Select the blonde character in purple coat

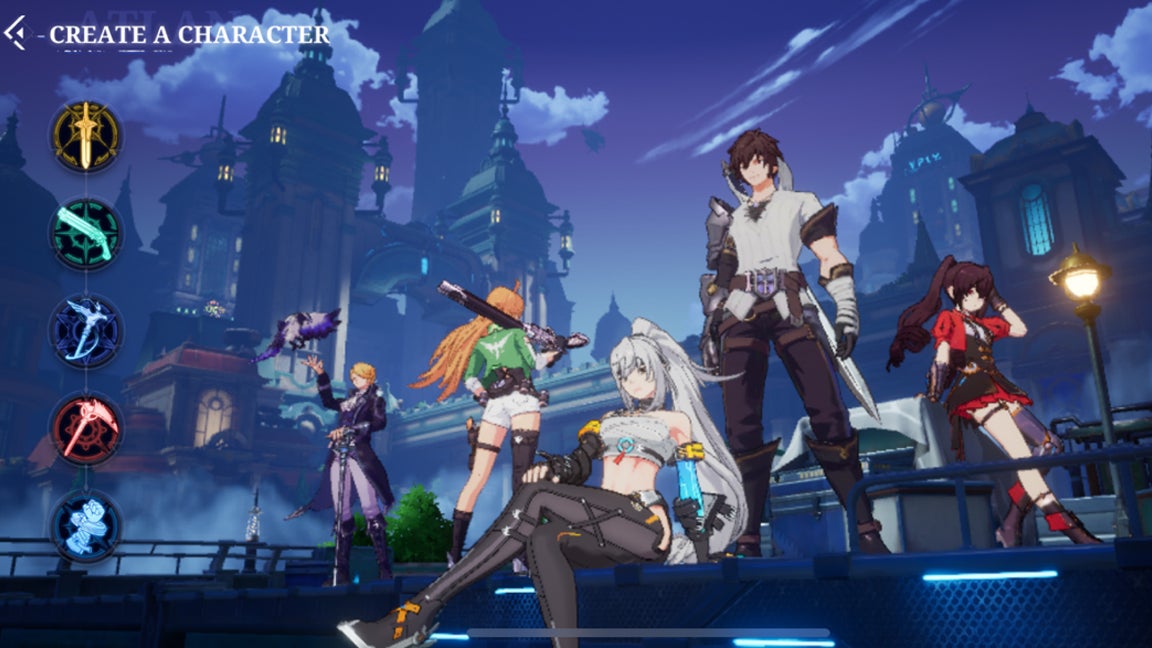[x=355, y=450]
